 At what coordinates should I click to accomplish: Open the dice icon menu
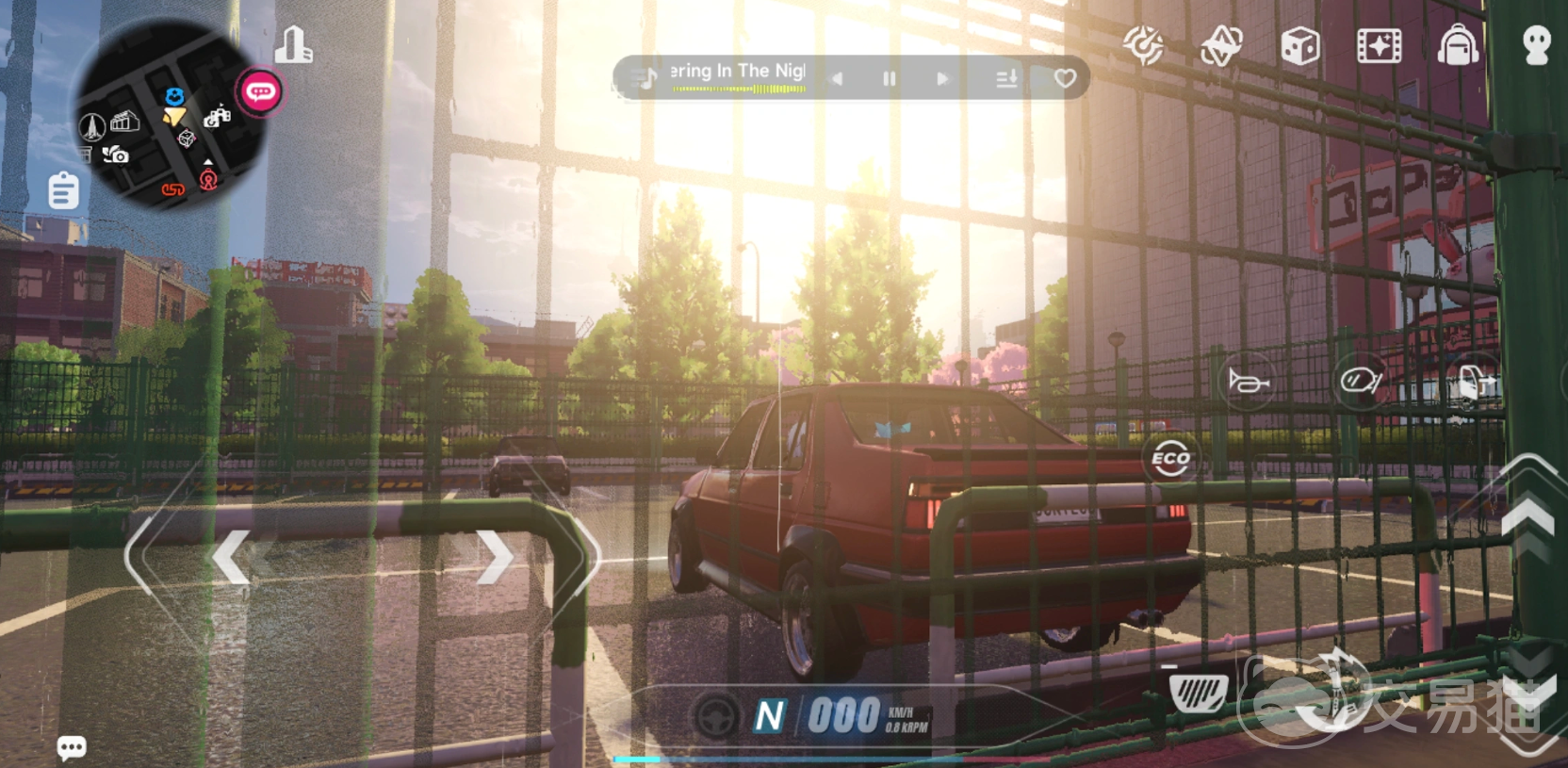click(1300, 45)
